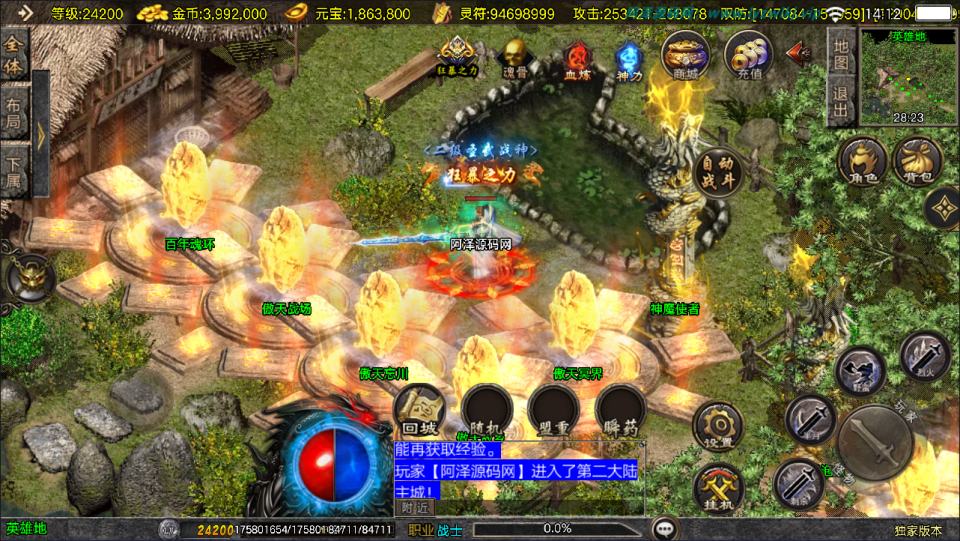This screenshot has height=541, width=960.
Task: Use the 随机 random teleport slot
Action: (x=487, y=410)
